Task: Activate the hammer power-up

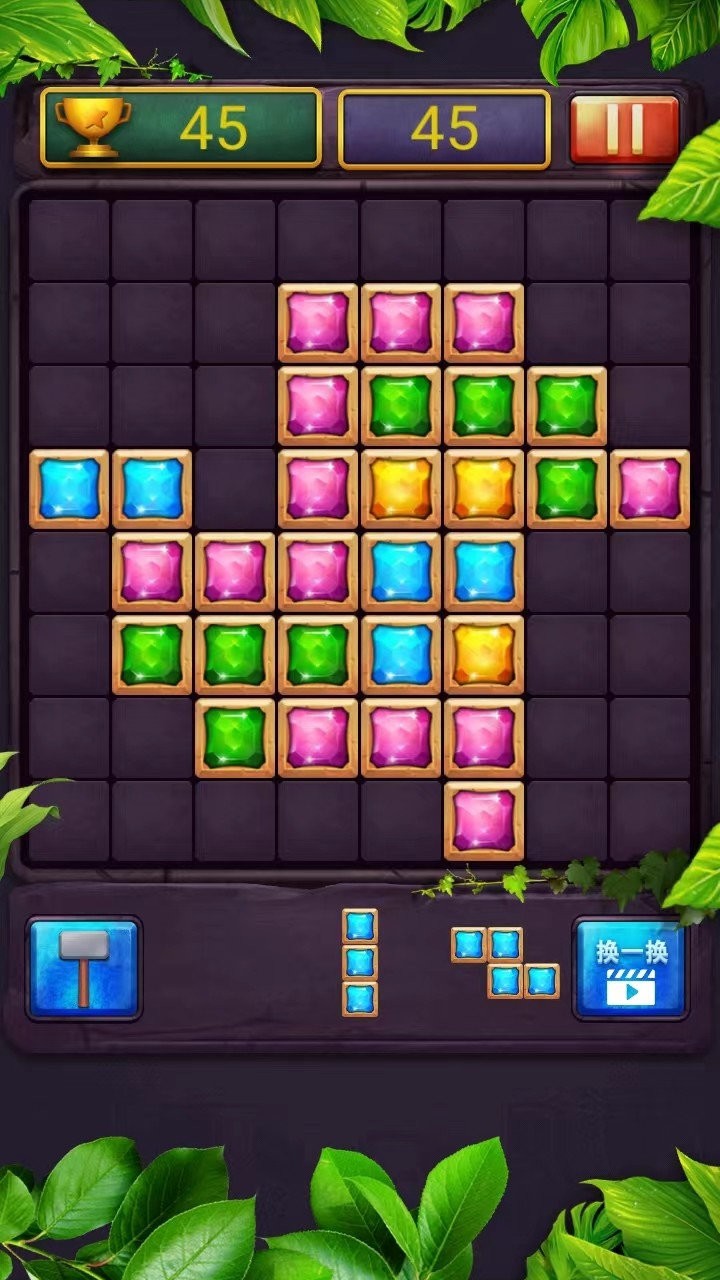Action: pos(84,968)
